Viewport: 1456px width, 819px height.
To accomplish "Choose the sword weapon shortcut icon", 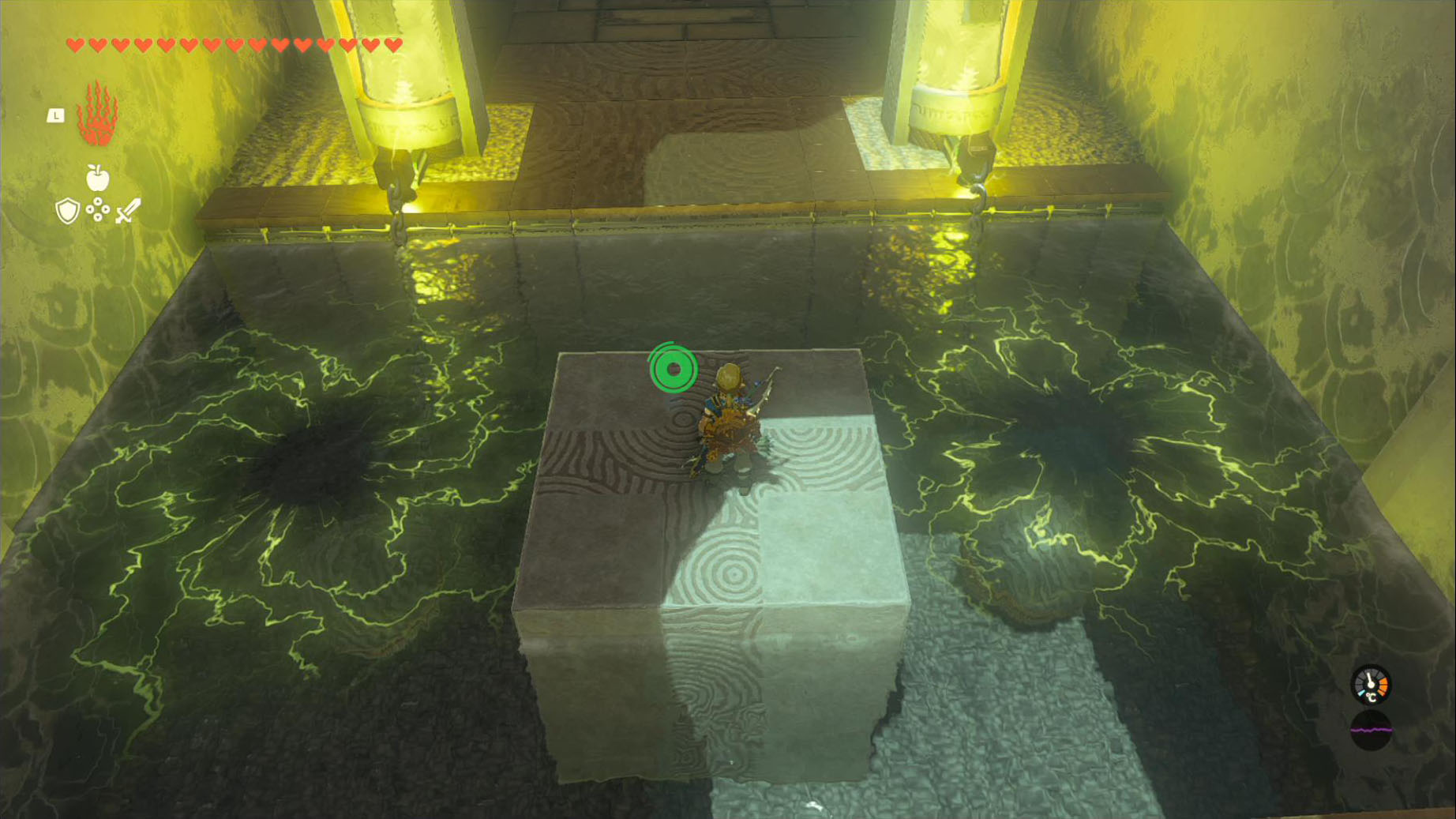I will (128, 211).
